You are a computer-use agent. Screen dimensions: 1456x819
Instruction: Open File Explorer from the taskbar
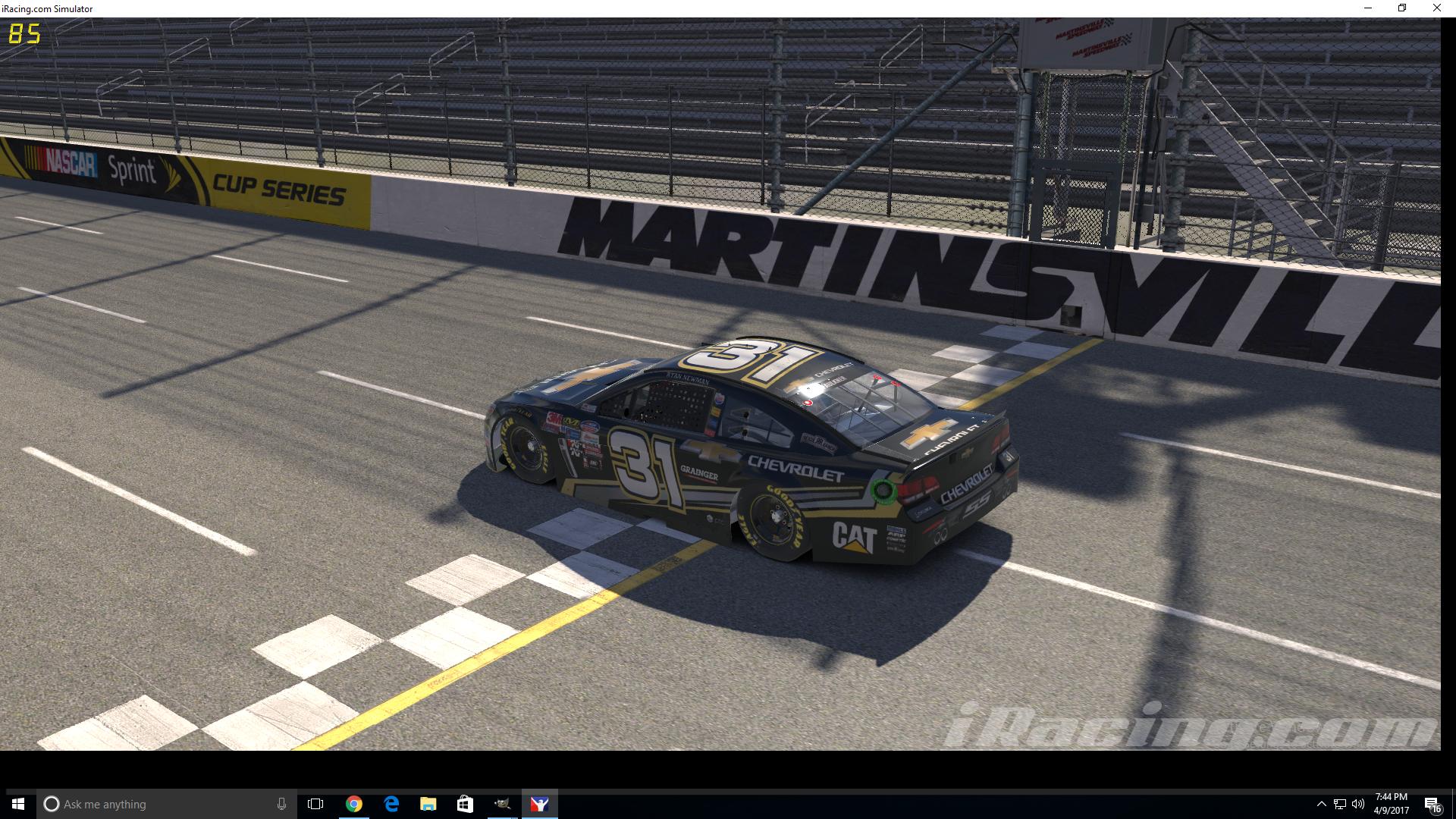click(428, 804)
